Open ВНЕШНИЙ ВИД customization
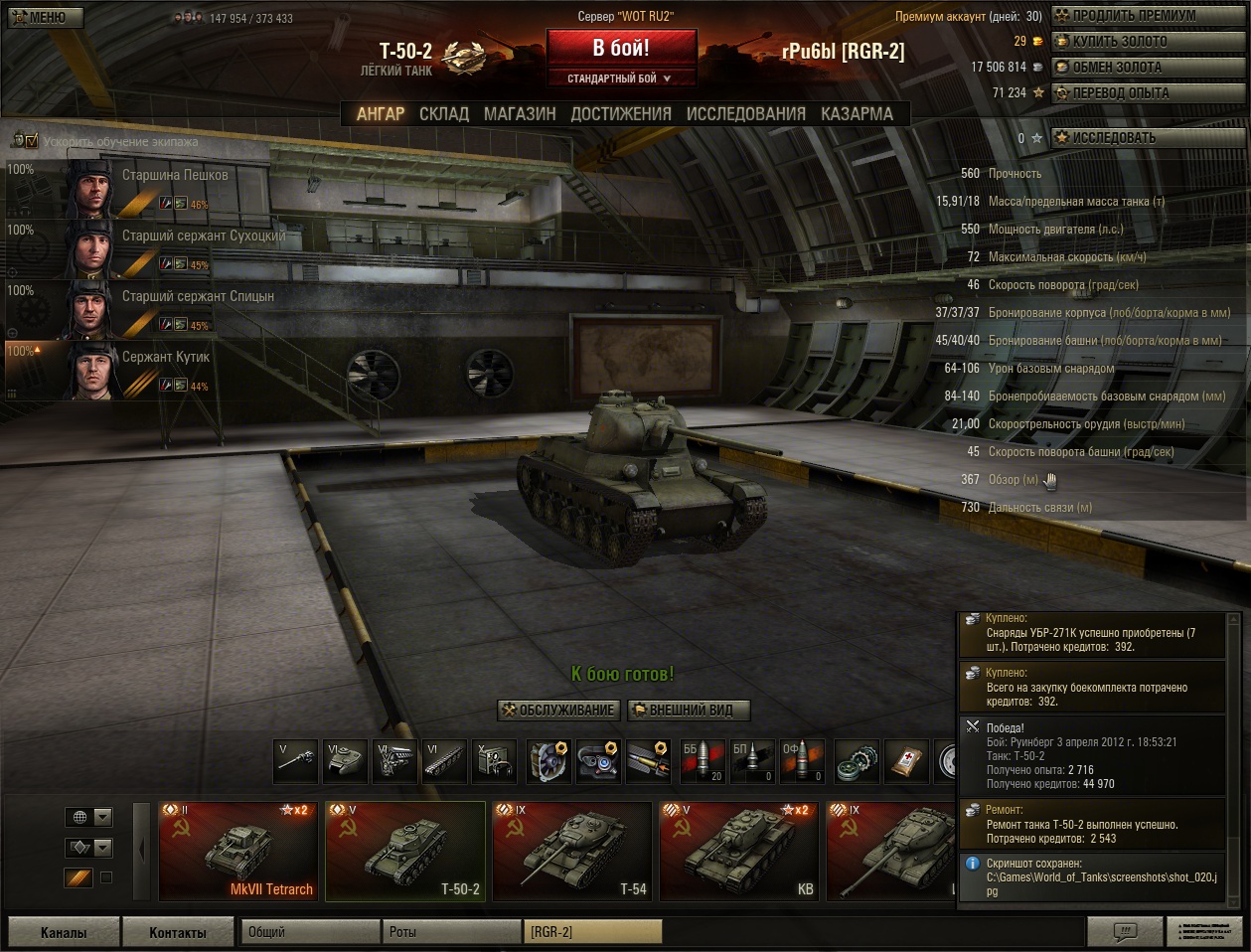 [x=690, y=711]
